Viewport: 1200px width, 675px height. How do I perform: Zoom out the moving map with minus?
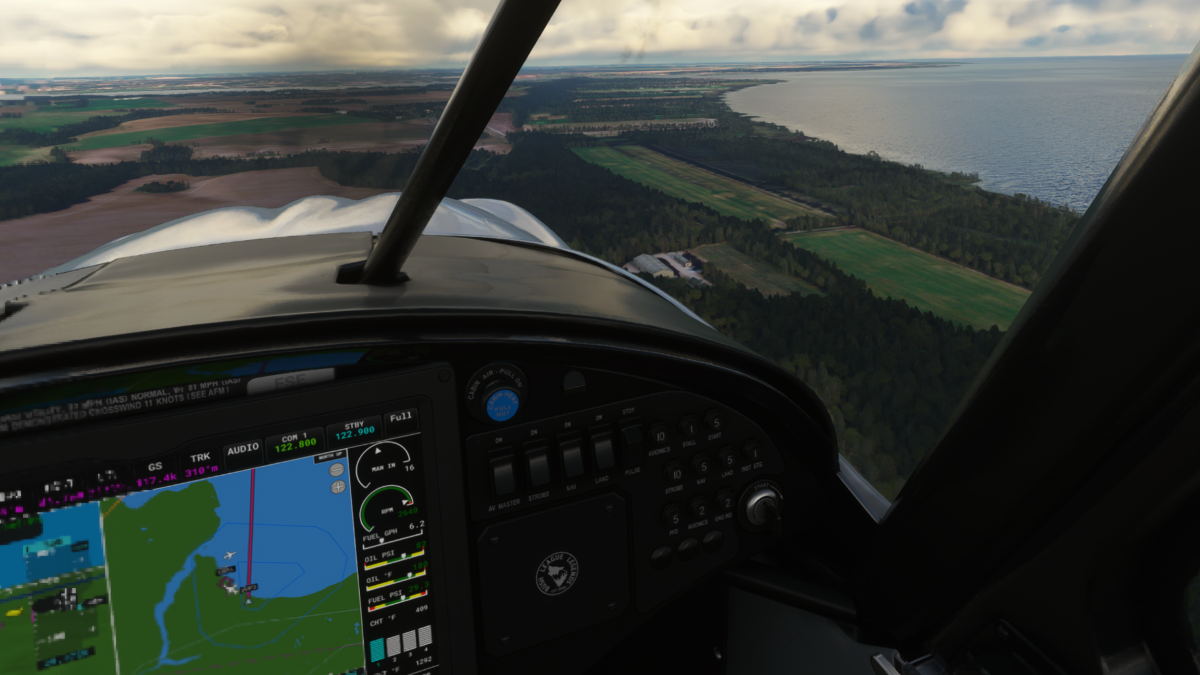click(336, 469)
